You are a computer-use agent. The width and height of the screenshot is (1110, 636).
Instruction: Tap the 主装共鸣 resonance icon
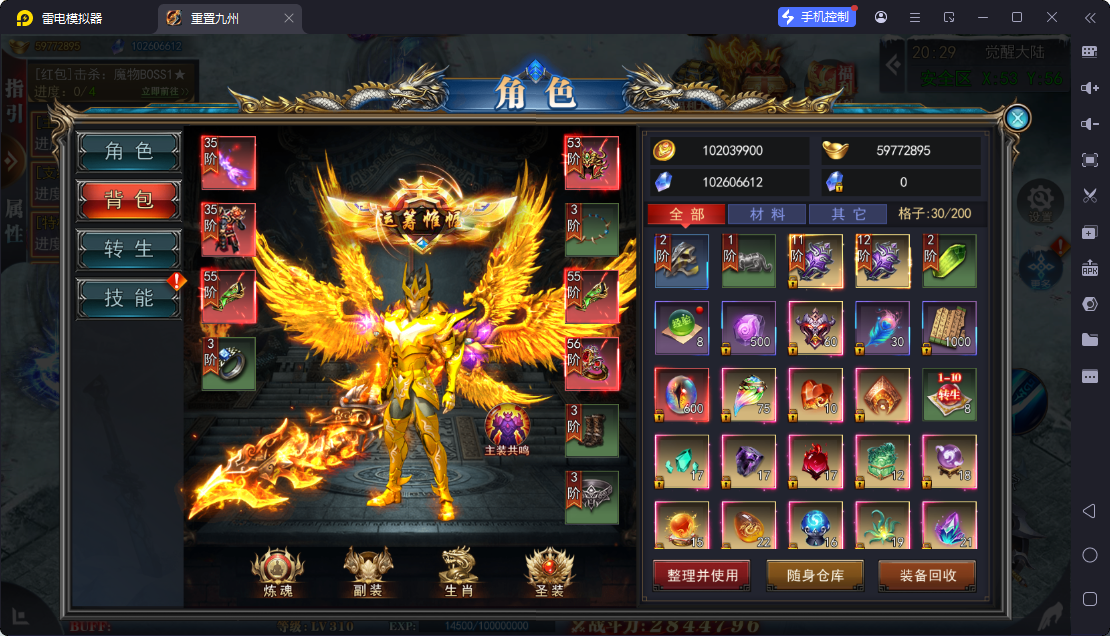(x=508, y=430)
